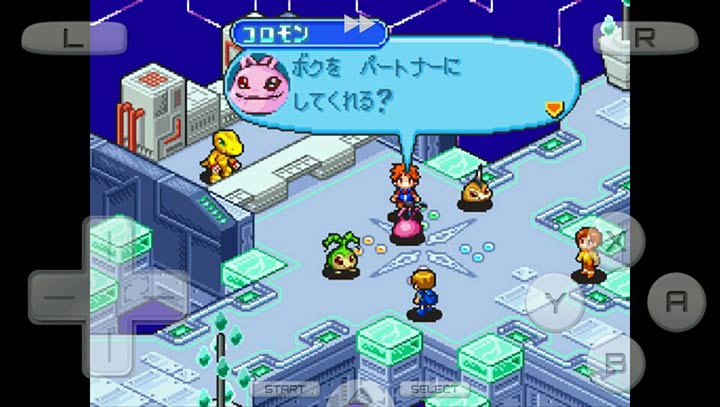
Task: Tap the START button
Action: (285, 389)
